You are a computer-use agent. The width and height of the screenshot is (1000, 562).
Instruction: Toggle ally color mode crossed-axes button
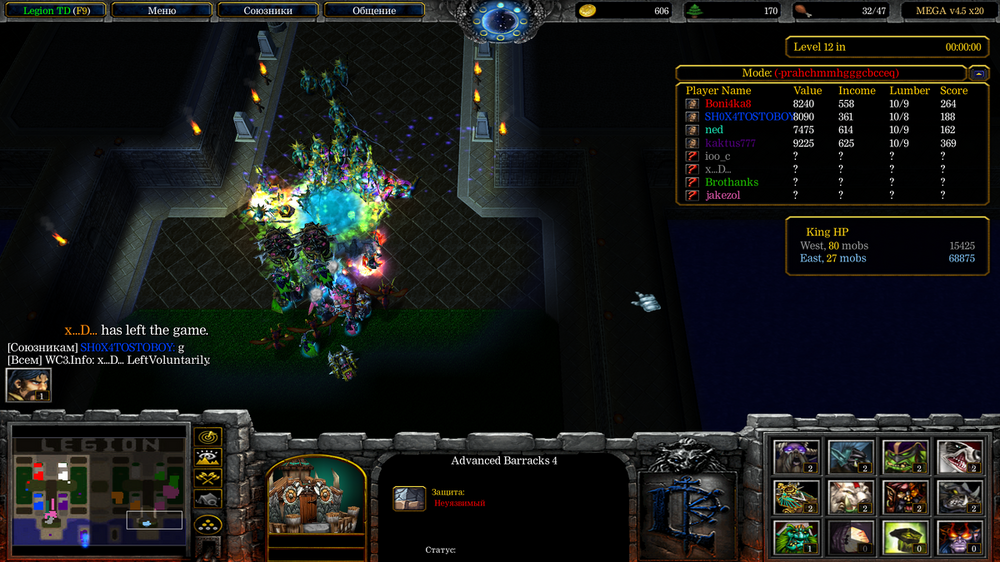pyautogui.click(x=208, y=478)
